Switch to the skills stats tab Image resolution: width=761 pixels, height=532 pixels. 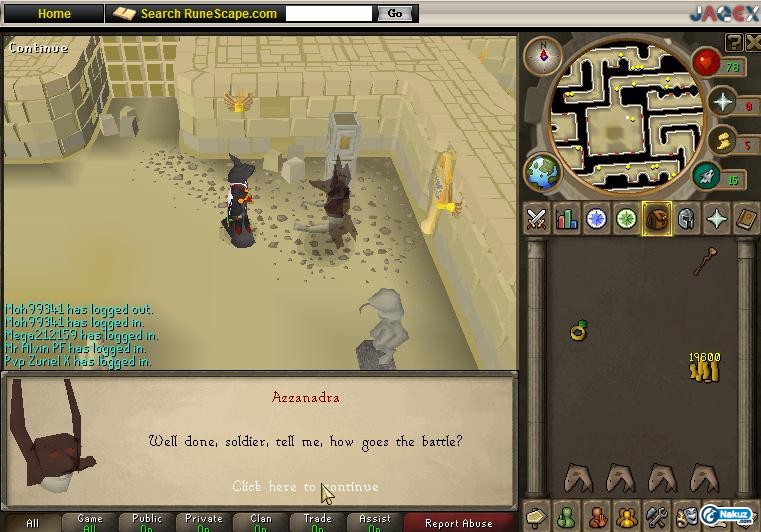tap(566, 219)
